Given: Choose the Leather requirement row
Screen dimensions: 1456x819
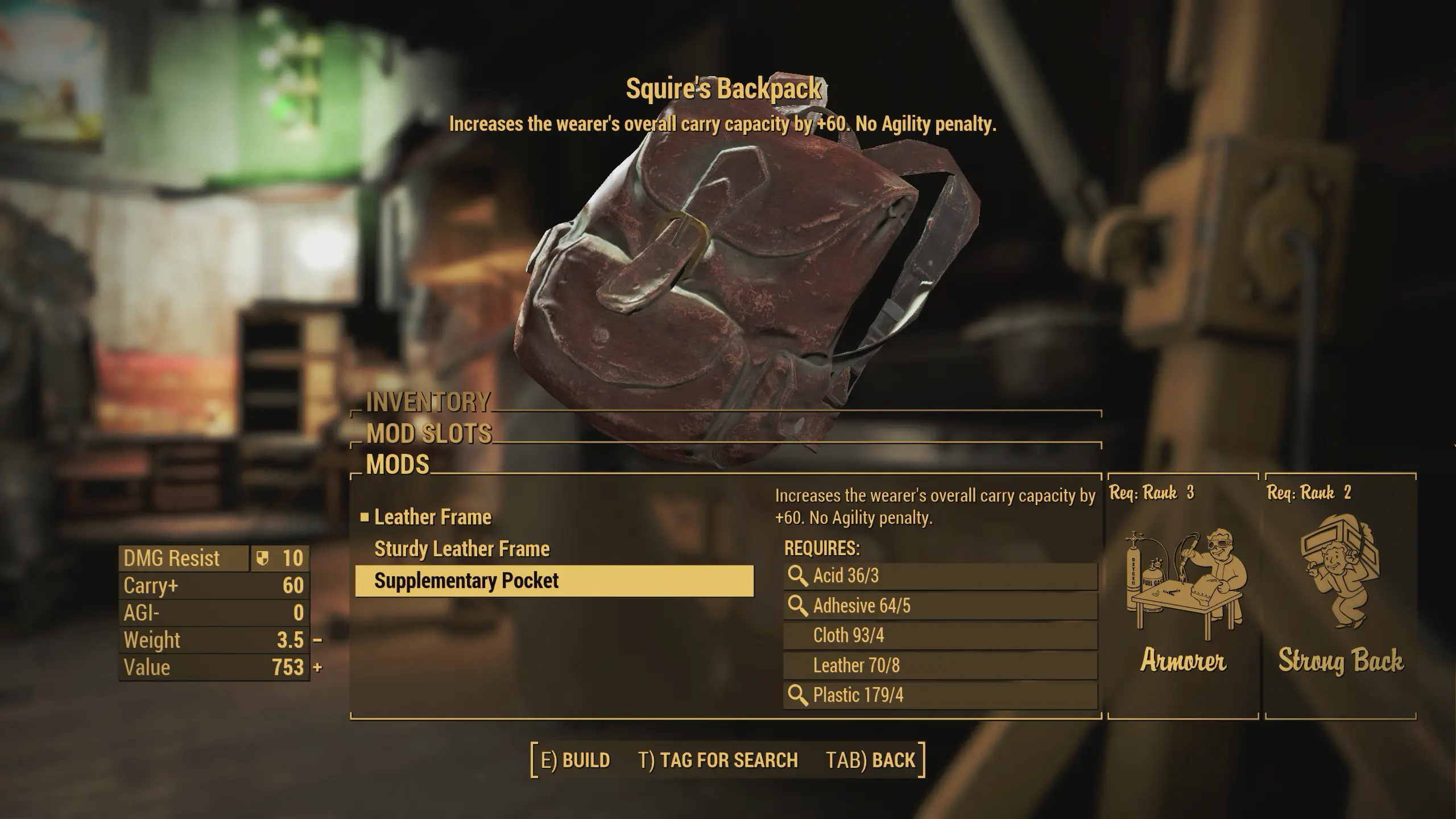Looking at the screenshot, I should [x=940, y=665].
